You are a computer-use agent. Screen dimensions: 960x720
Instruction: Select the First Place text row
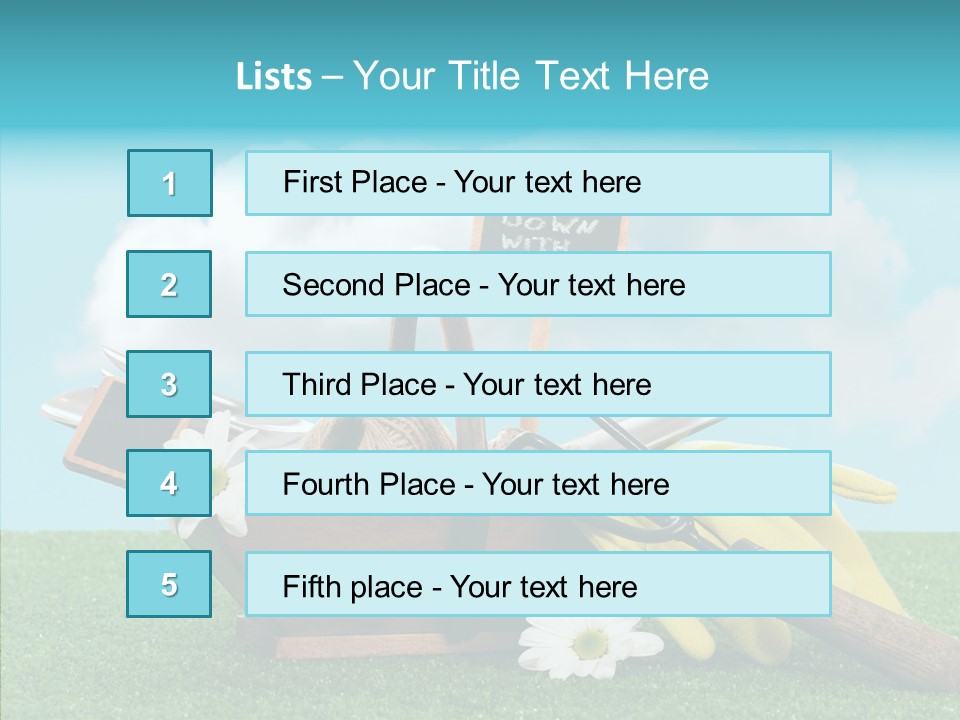click(538, 183)
